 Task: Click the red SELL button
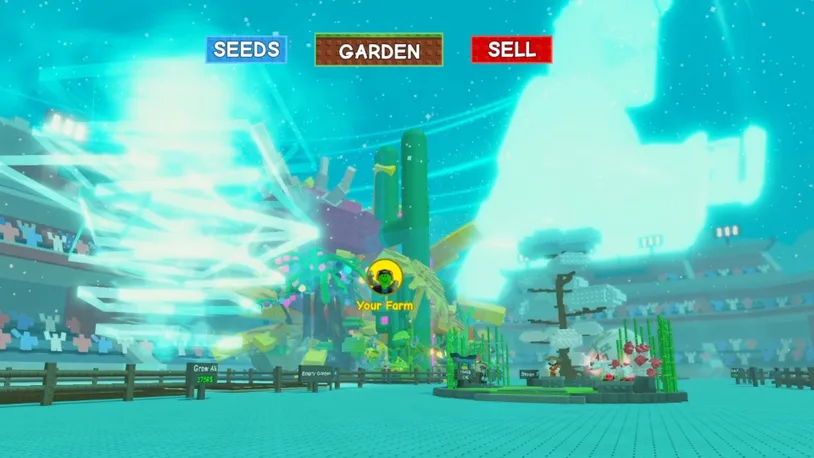pos(511,50)
